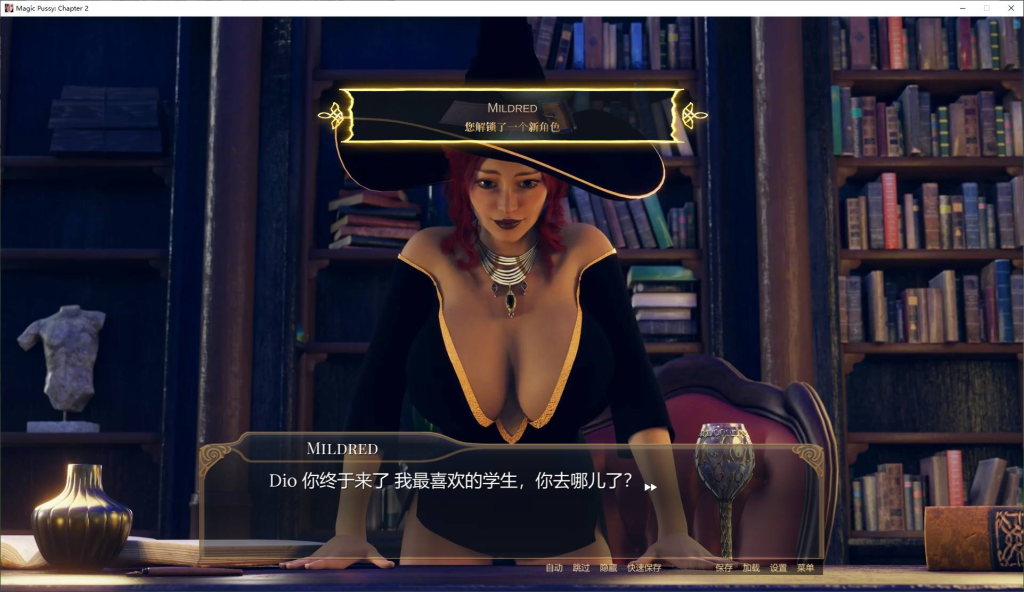Close the game window
Screen dimensions: 1024x592
pyautogui.click(x=1009, y=7)
